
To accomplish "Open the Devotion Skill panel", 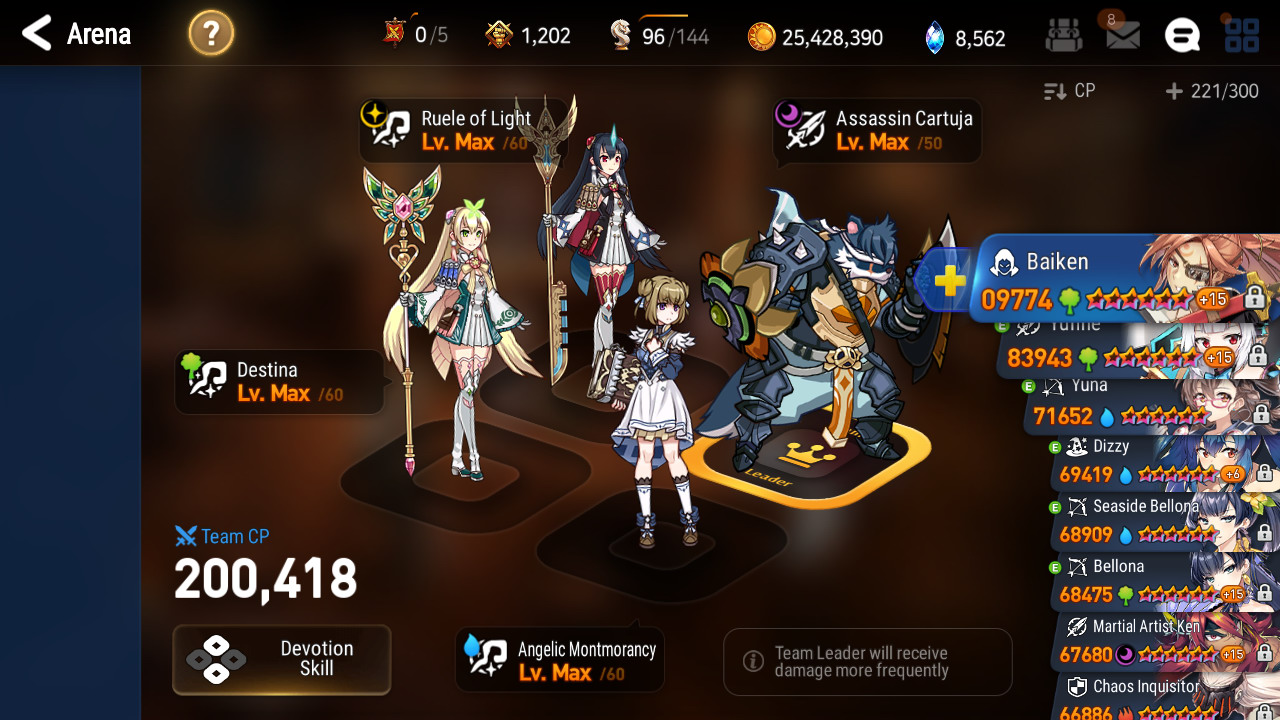I will (x=282, y=659).
